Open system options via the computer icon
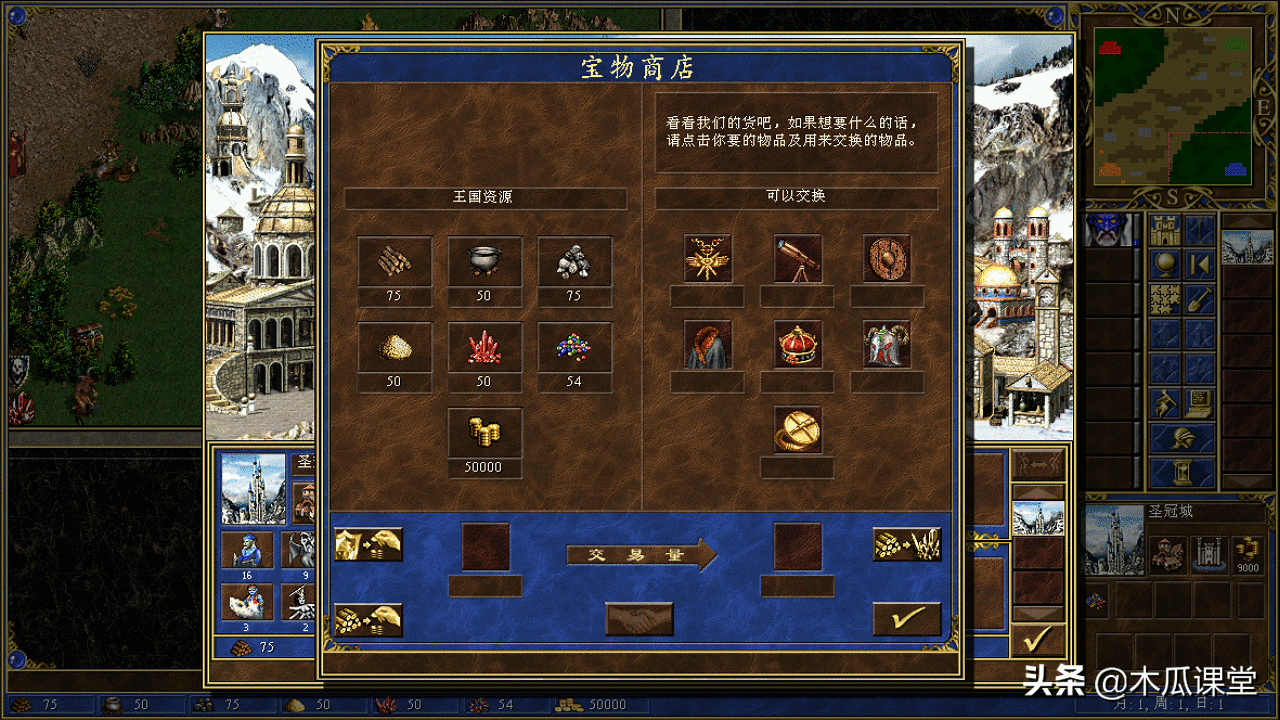Image resolution: width=1280 pixels, height=720 pixels. click(x=1198, y=402)
